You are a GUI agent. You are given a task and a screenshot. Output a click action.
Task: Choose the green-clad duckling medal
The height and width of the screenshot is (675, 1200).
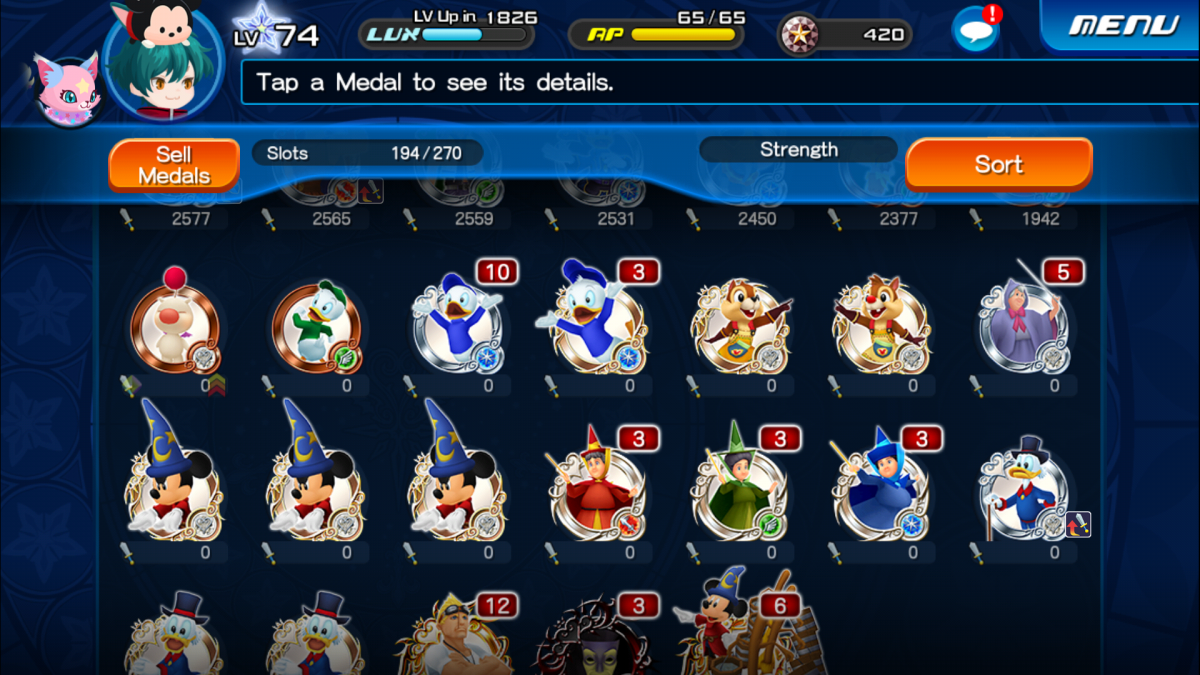pyautogui.click(x=316, y=325)
